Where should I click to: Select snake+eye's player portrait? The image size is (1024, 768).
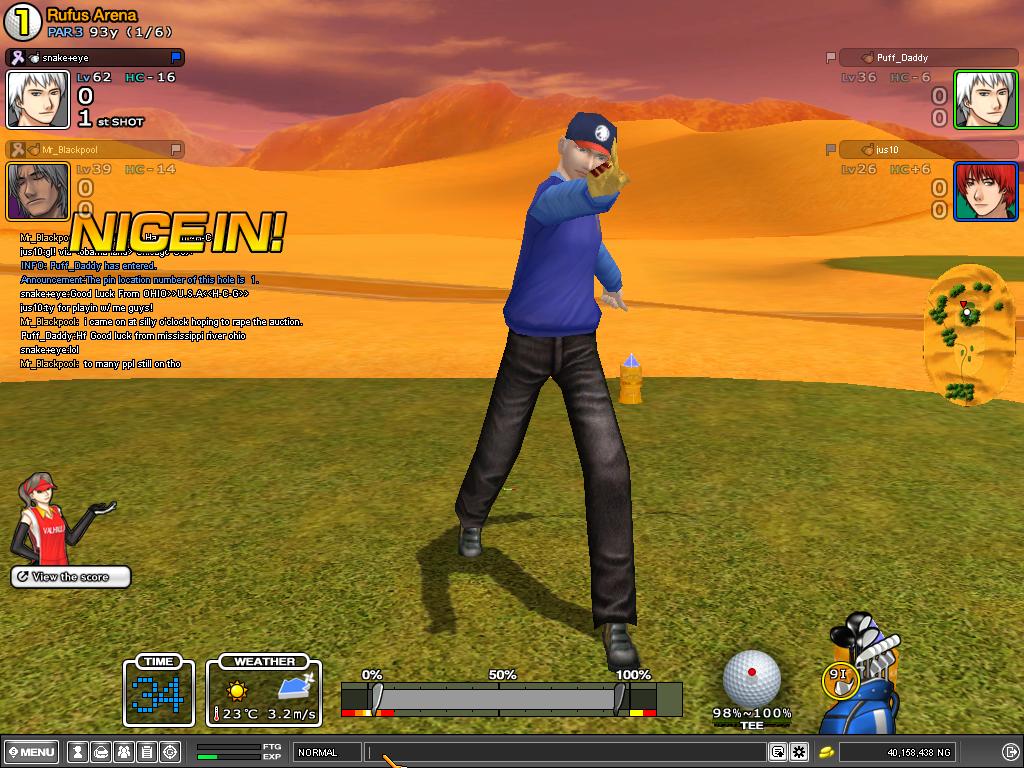coord(38,100)
